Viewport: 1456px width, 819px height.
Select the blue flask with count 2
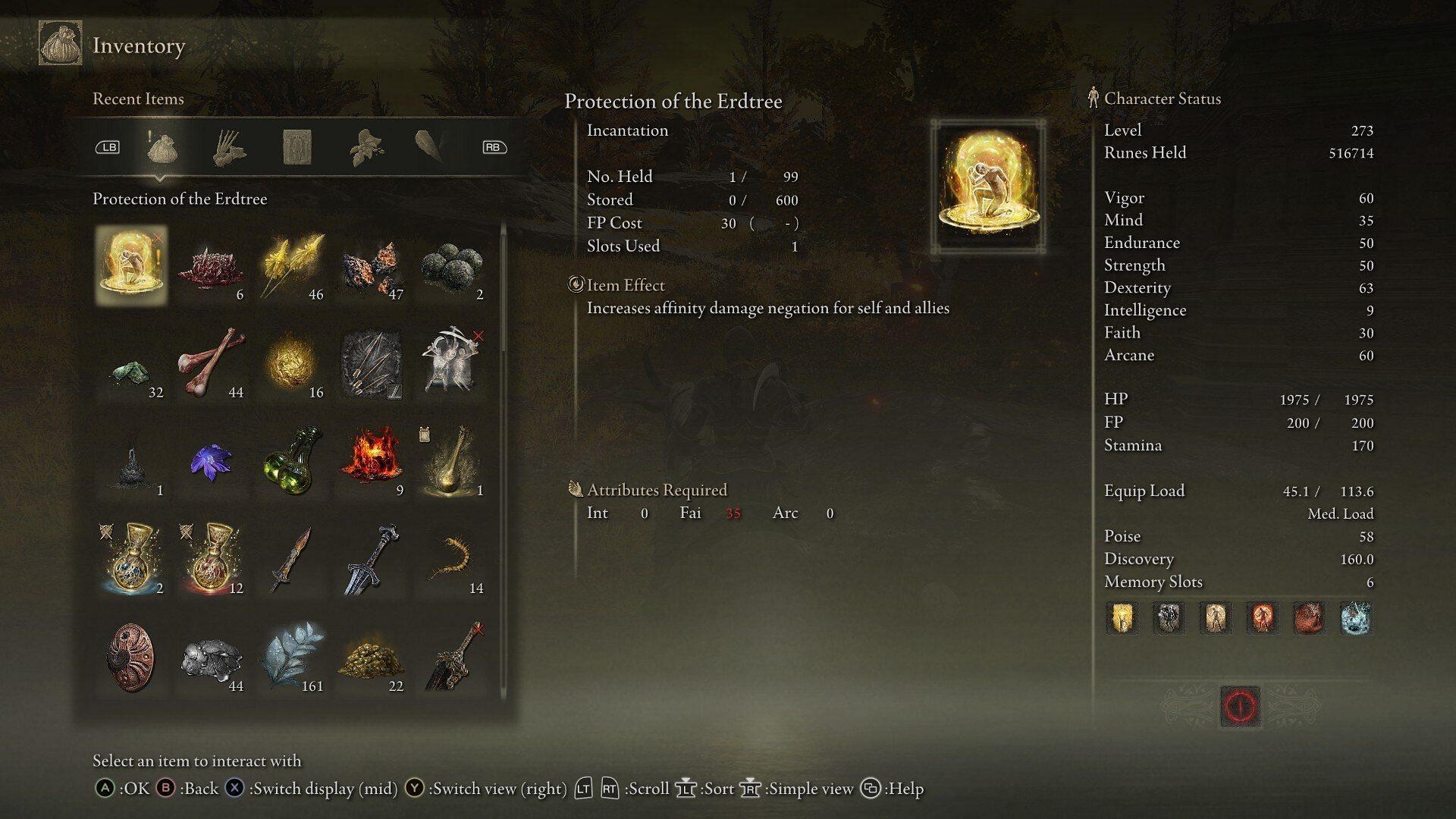pos(131,559)
